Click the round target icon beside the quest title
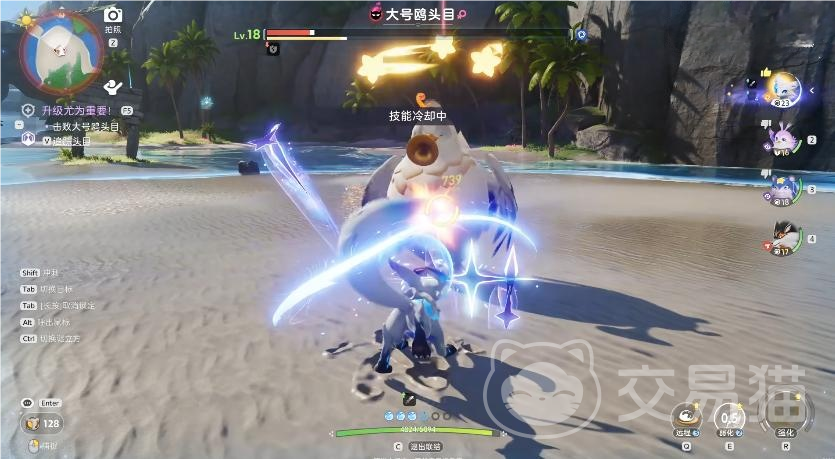 coord(28,110)
